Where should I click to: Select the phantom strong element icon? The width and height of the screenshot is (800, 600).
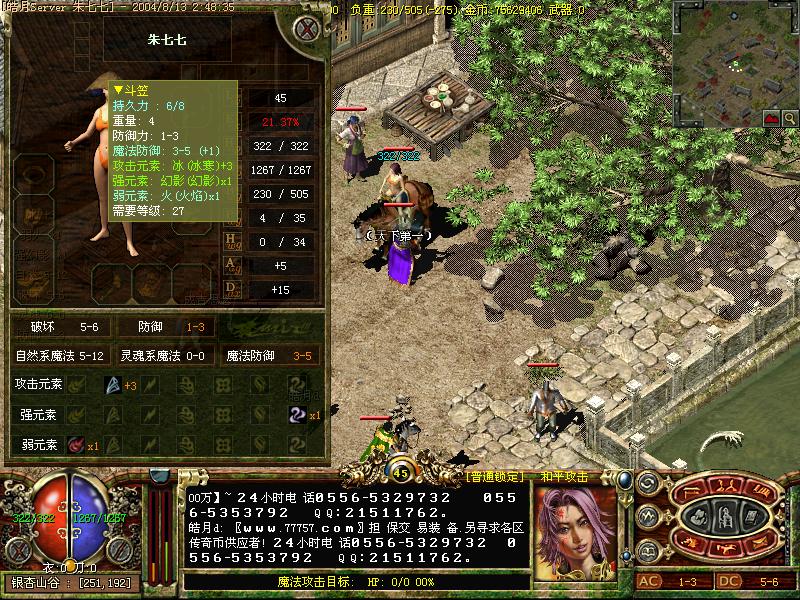coord(296,414)
